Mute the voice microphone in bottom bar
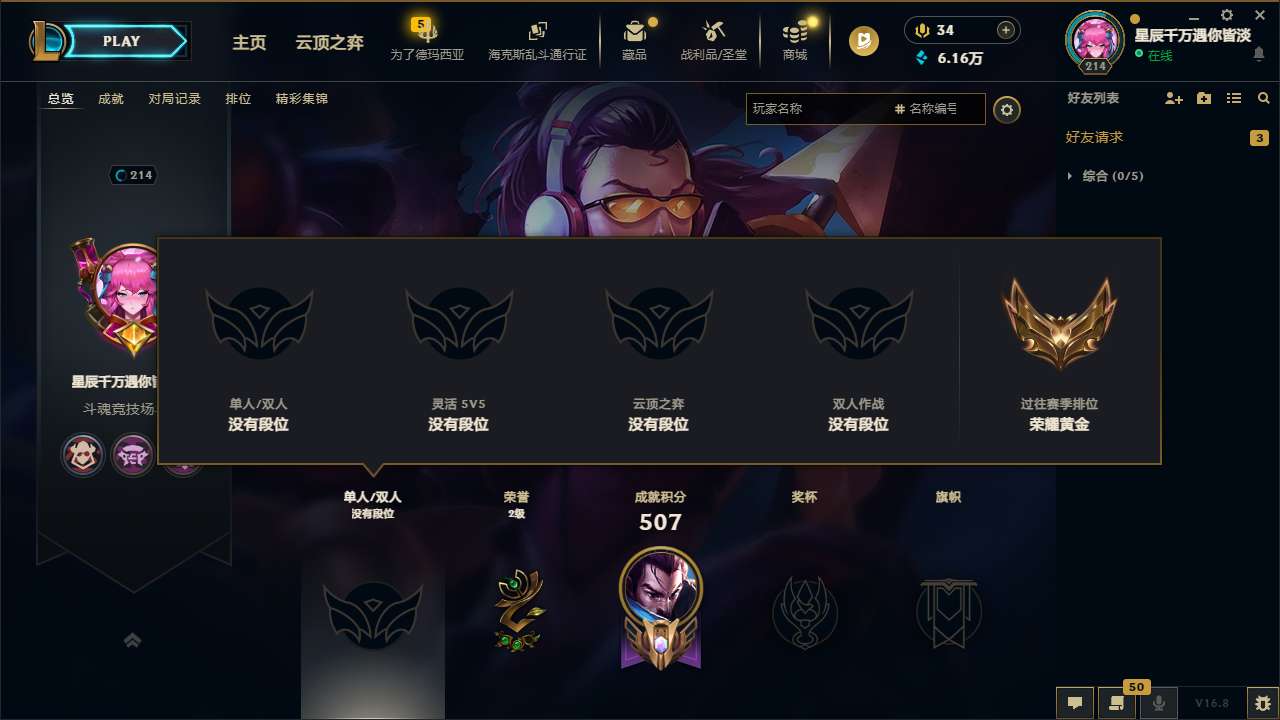Viewport: 1280px width, 720px height. point(1160,703)
